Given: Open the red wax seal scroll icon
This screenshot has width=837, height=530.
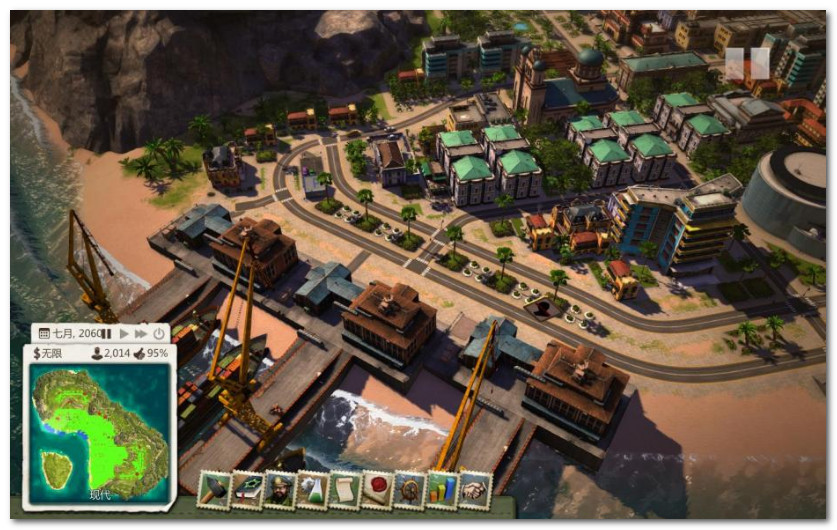Looking at the screenshot, I should tap(377, 489).
